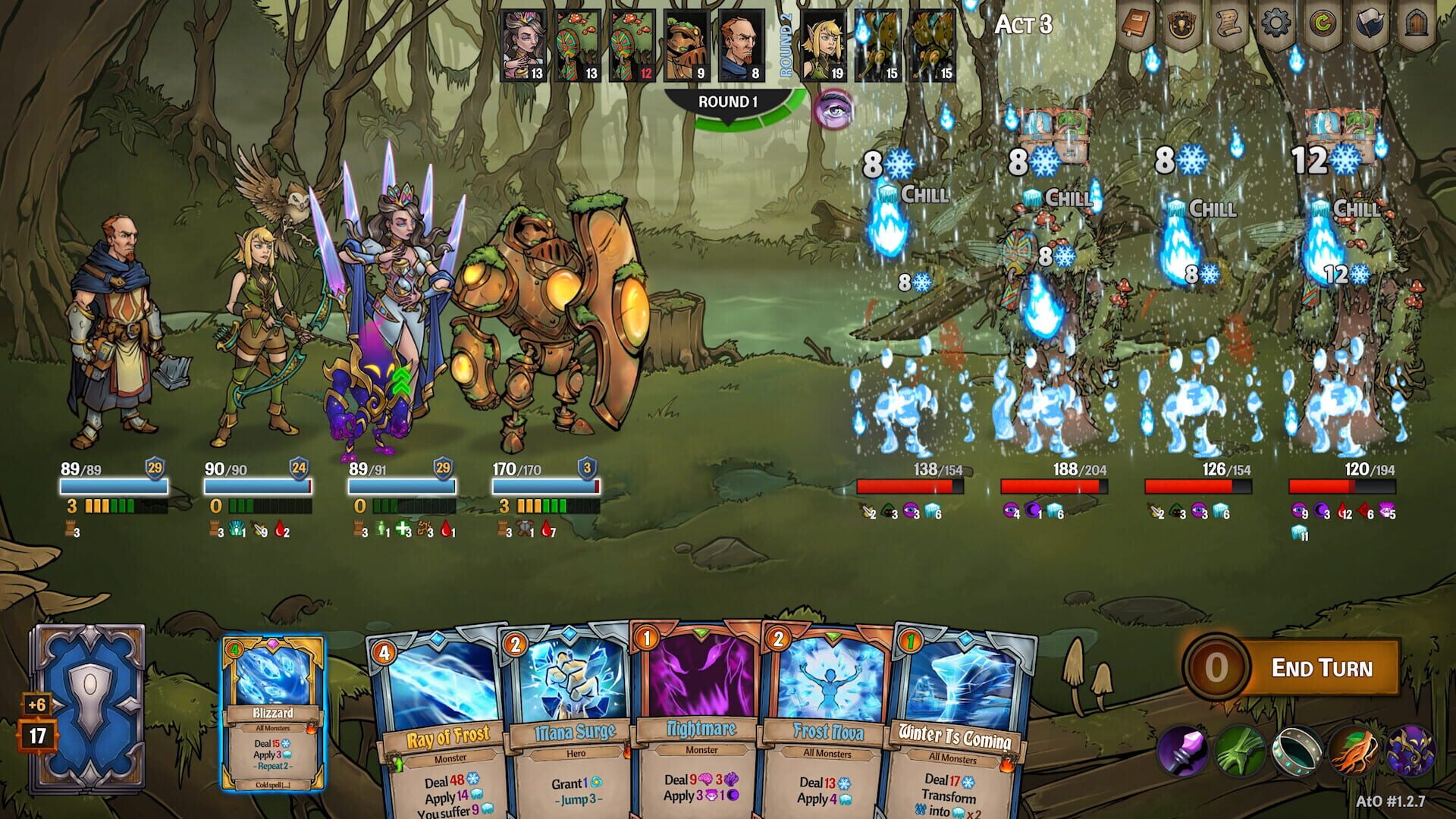Play the Ray of Frost card

pyautogui.click(x=436, y=720)
